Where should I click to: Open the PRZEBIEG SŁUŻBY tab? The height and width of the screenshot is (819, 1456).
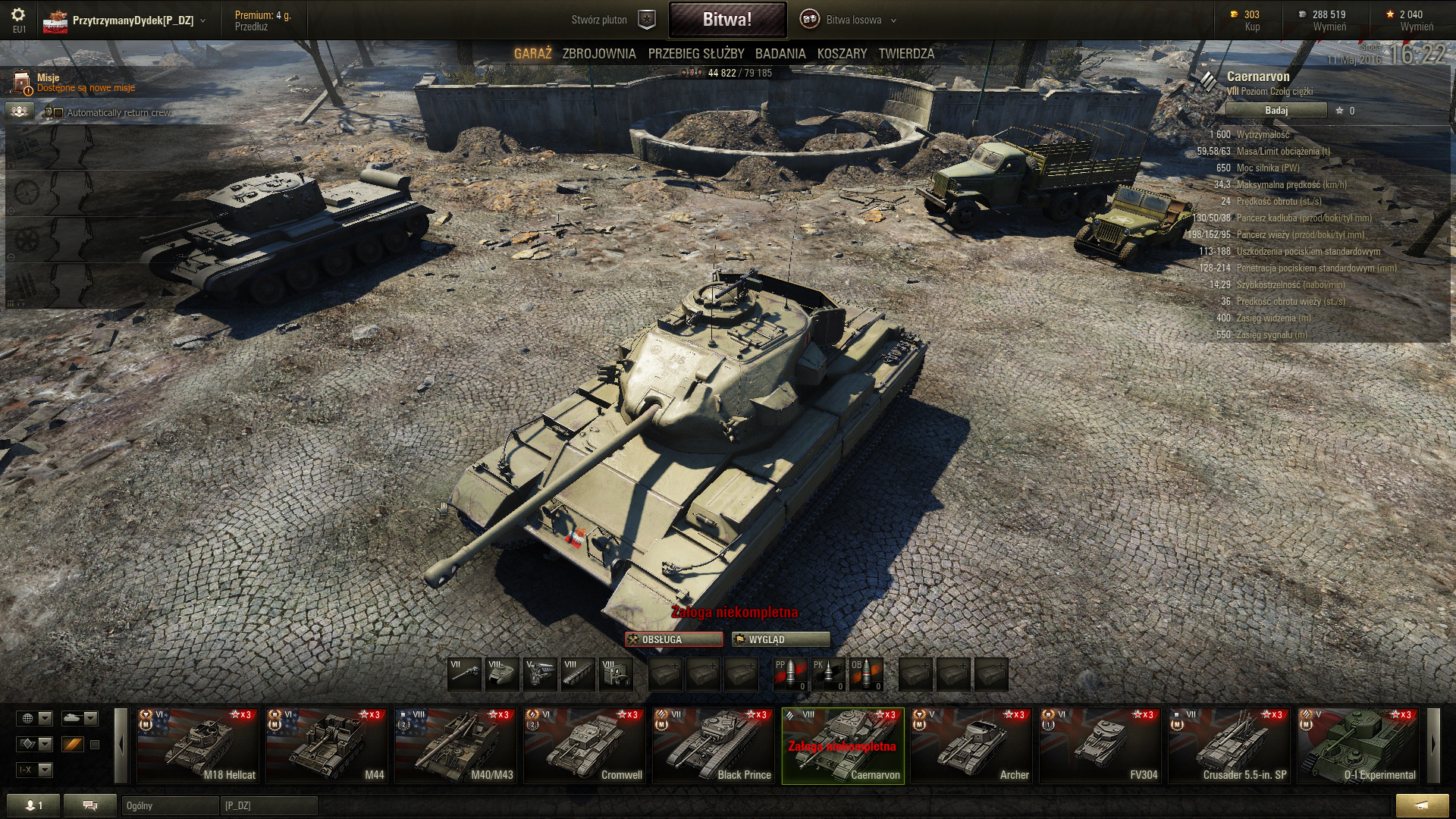point(695,54)
